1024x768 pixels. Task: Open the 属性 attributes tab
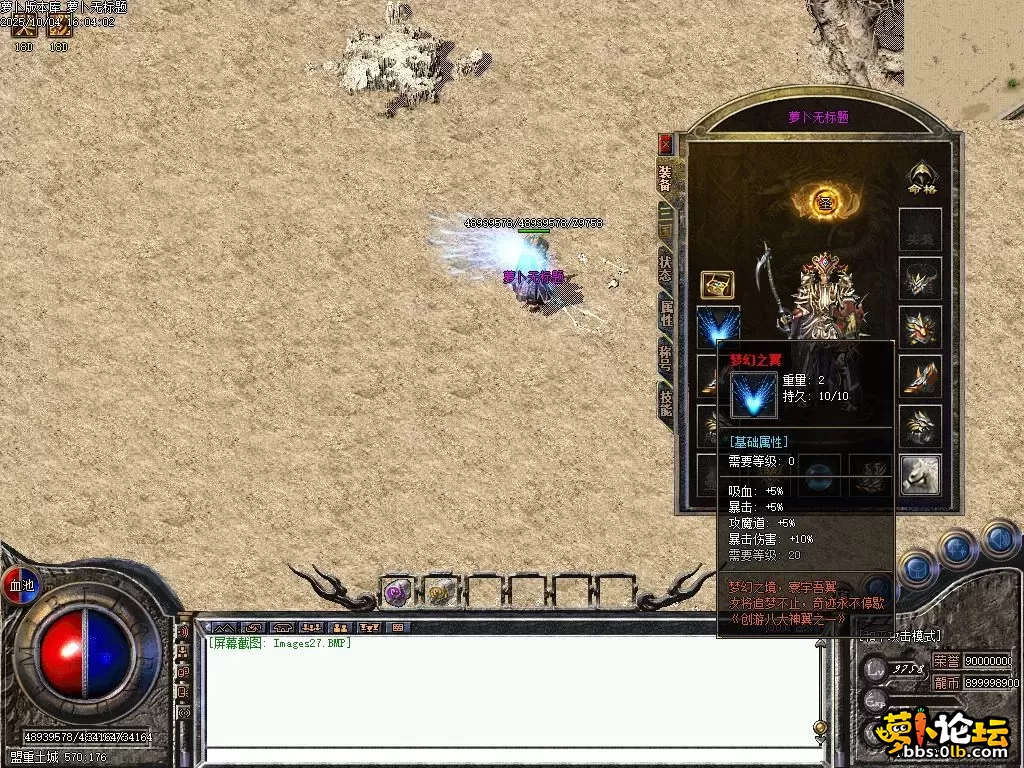tap(666, 312)
